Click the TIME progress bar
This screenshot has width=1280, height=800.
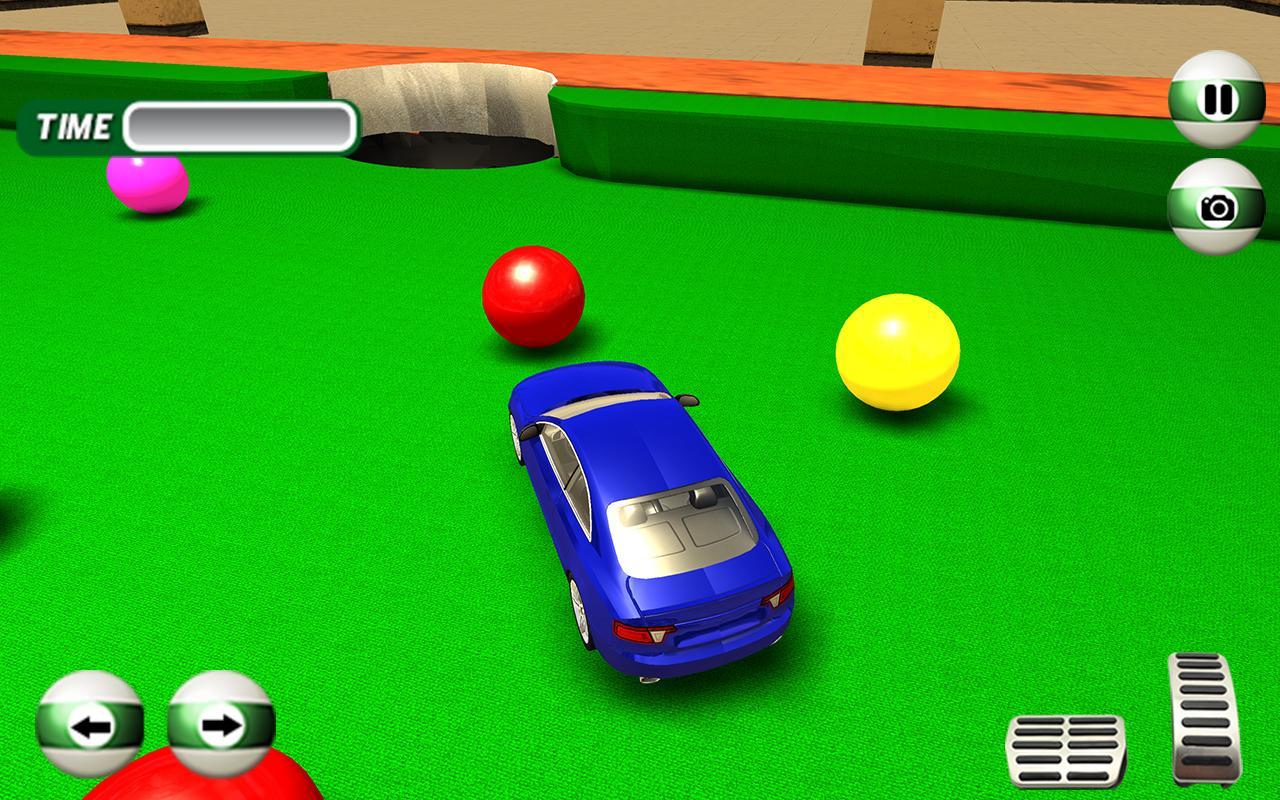tap(238, 125)
